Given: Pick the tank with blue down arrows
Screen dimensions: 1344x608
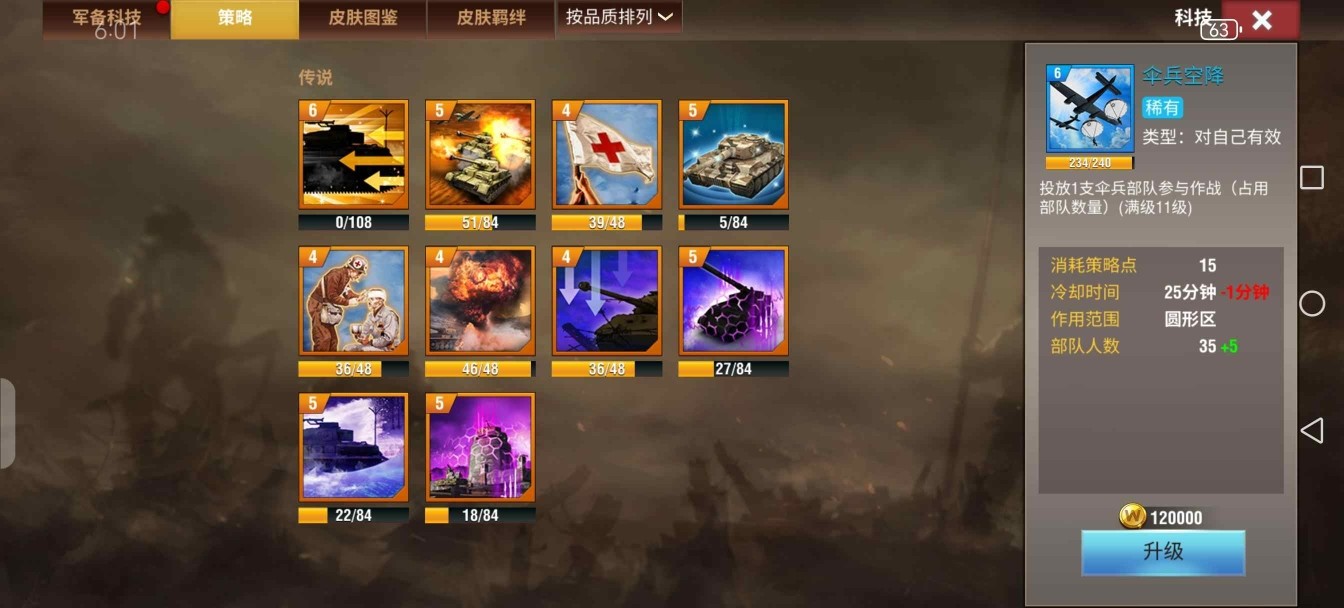Looking at the screenshot, I should coord(607,301).
